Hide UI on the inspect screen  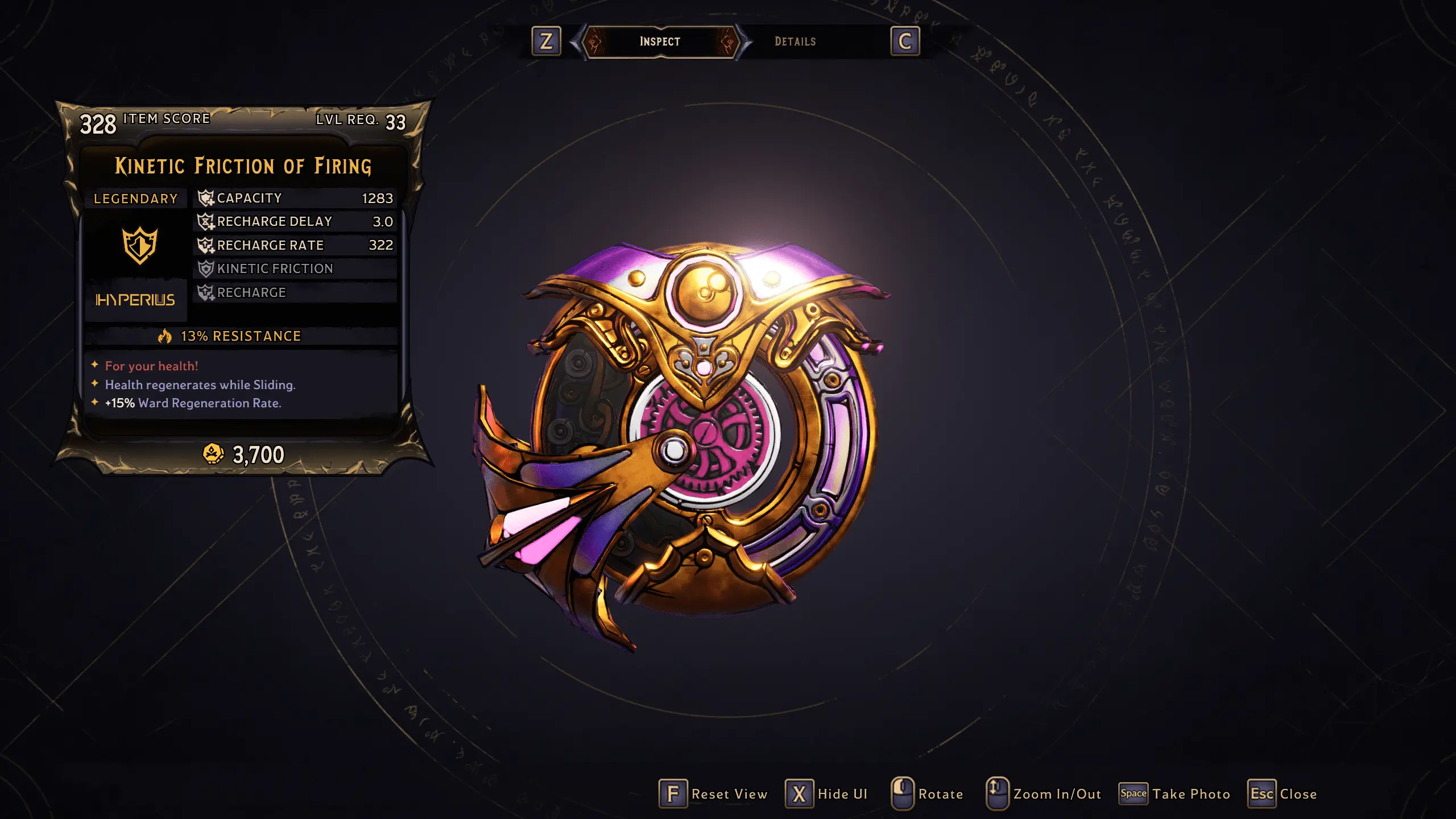[826, 794]
